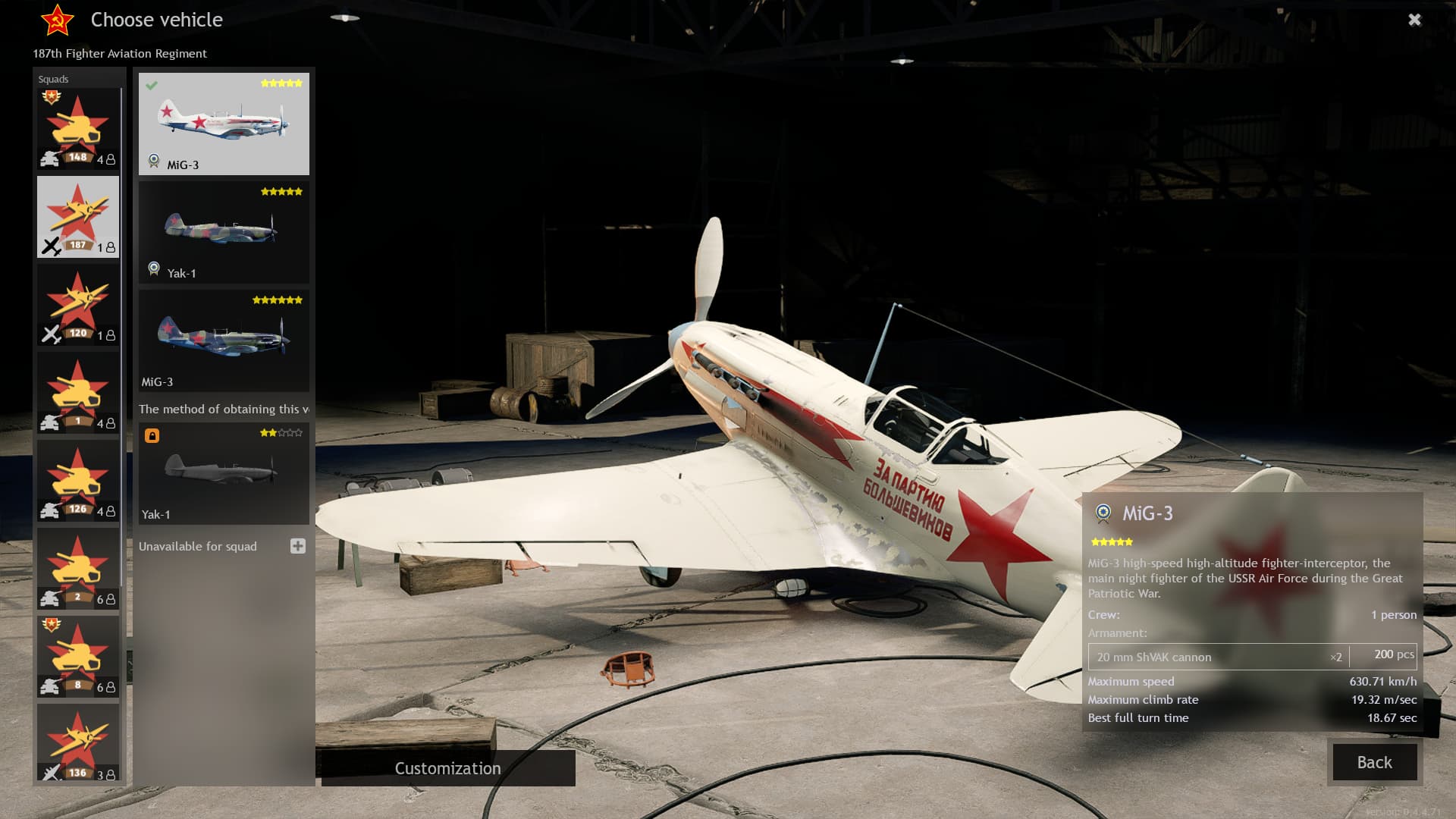Close the Choose vehicle screen
The width and height of the screenshot is (1456, 819).
pos(1414,20)
